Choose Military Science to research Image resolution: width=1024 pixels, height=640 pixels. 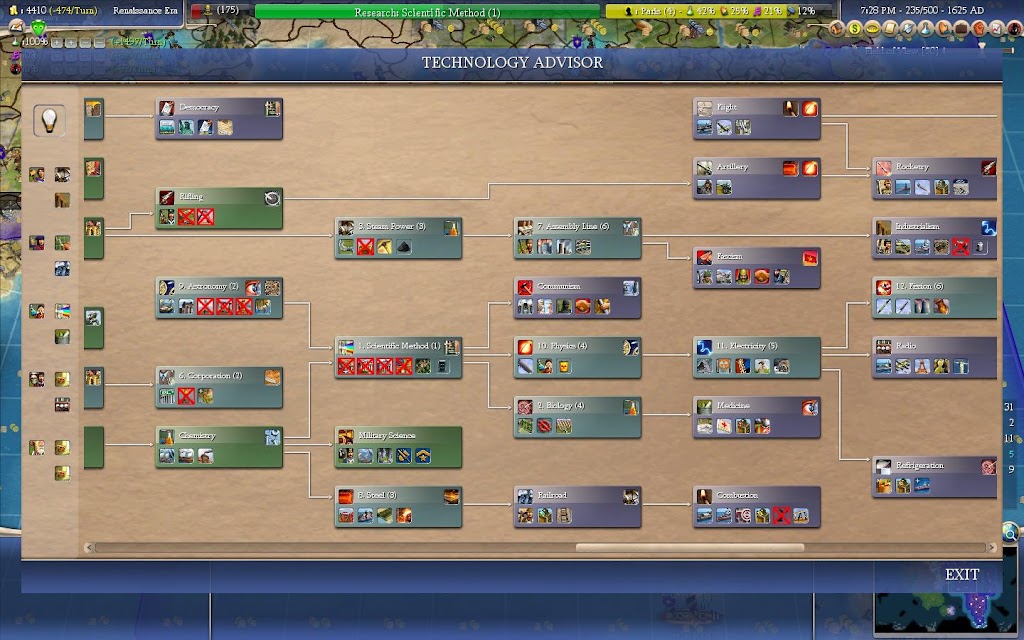point(398,437)
